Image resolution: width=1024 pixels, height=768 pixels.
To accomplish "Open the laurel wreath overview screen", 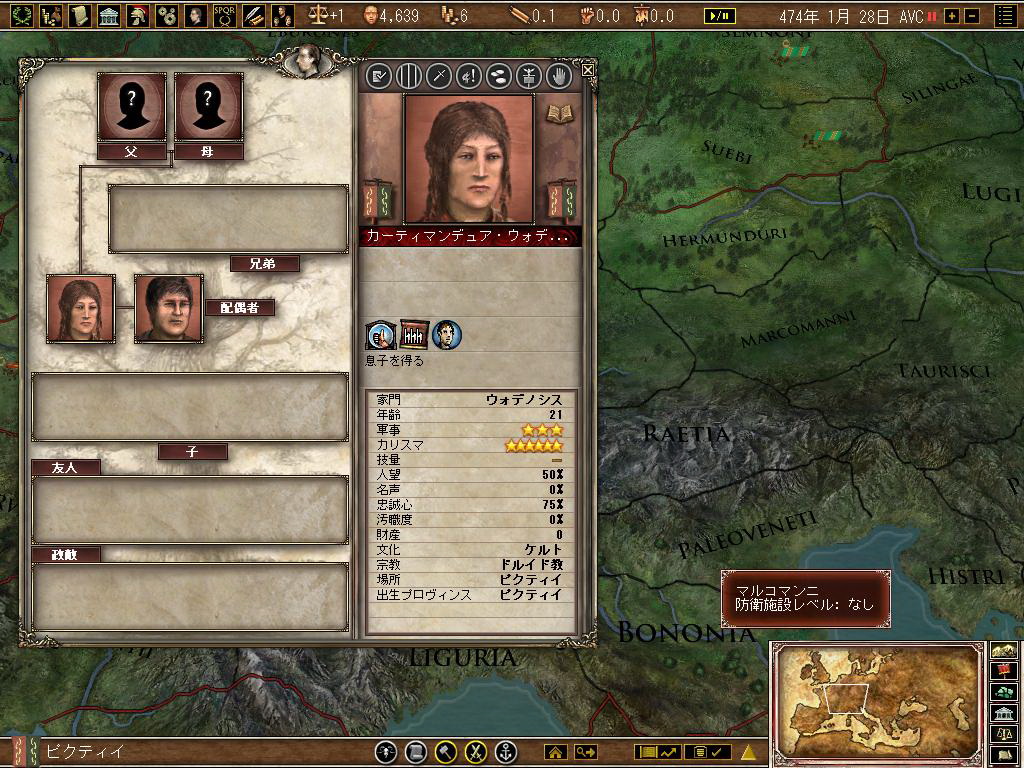I will coord(23,15).
